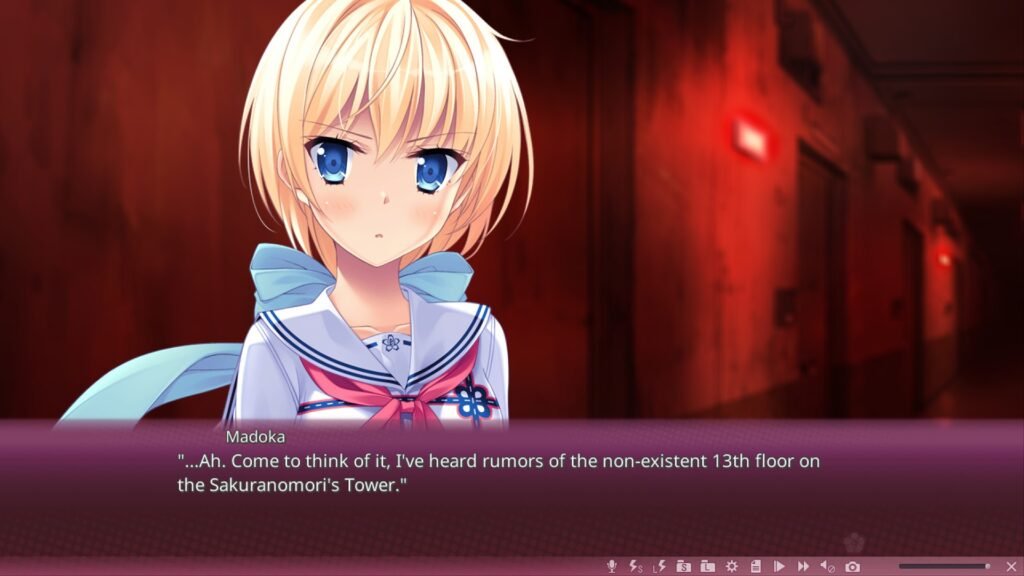Quick load with the lightning L icon
Screen dimensions: 1024x576
[x=659, y=566]
